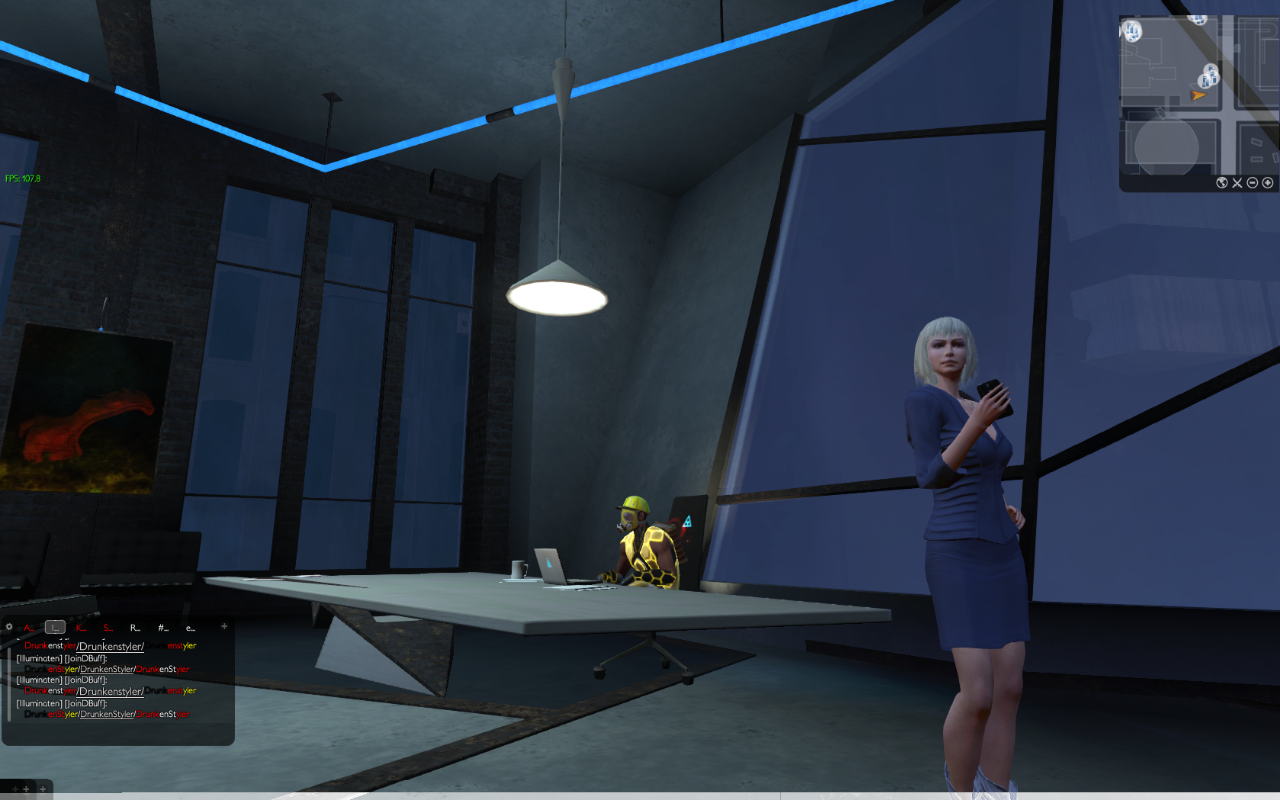
Task: Zoom out the minimap with minus
Action: coord(1252,183)
